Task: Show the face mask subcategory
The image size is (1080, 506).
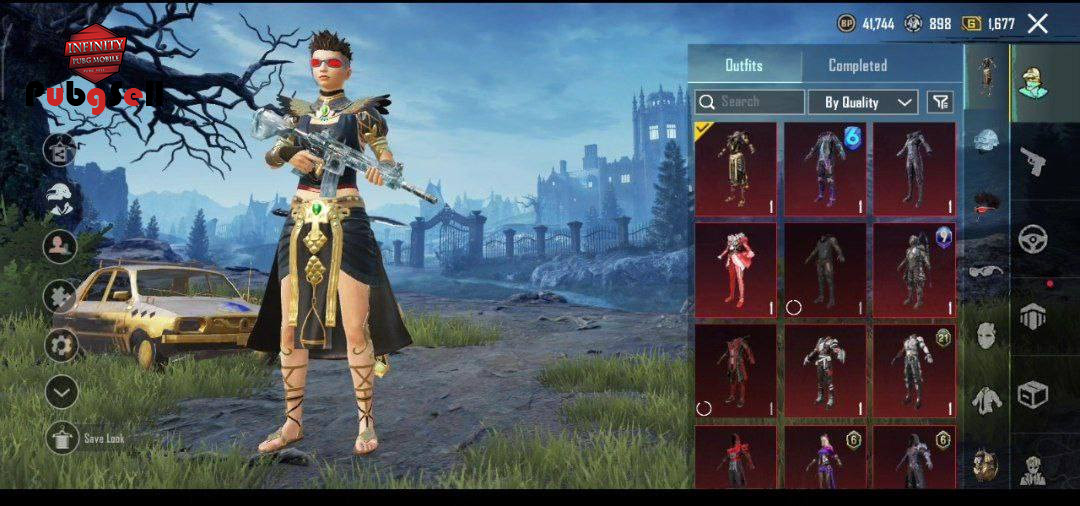Action: coord(985,335)
